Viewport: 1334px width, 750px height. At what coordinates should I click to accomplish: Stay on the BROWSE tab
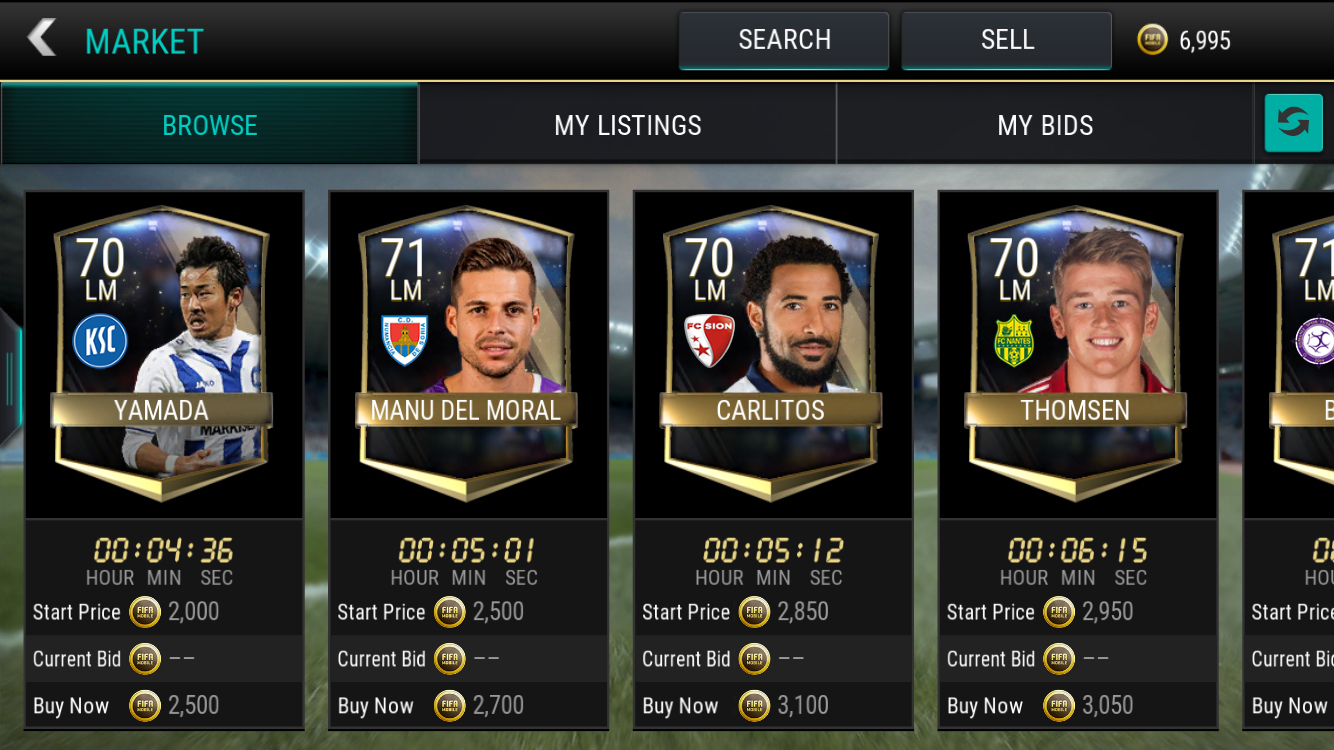point(210,124)
